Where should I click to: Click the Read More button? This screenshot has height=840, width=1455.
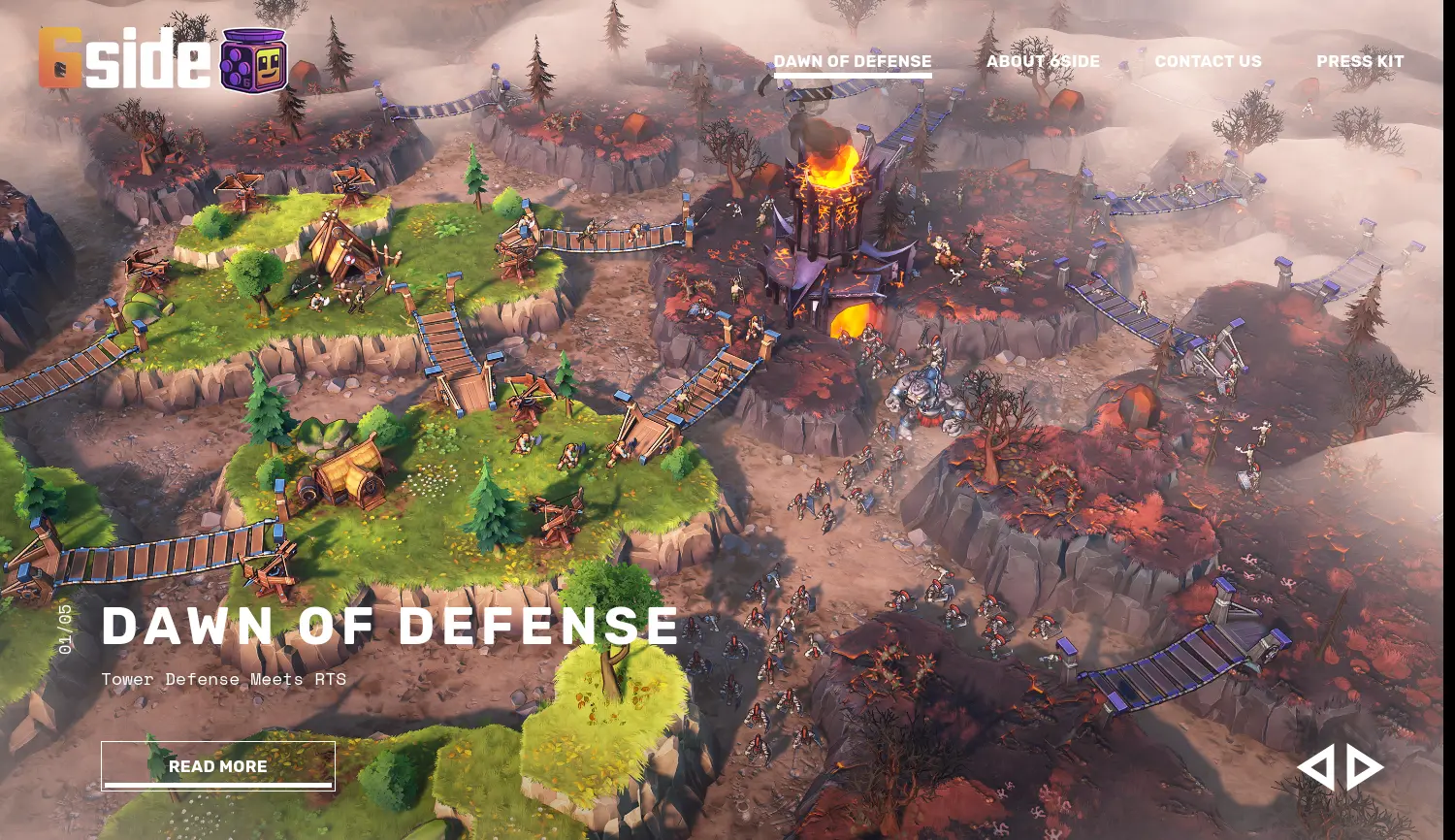tap(218, 766)
